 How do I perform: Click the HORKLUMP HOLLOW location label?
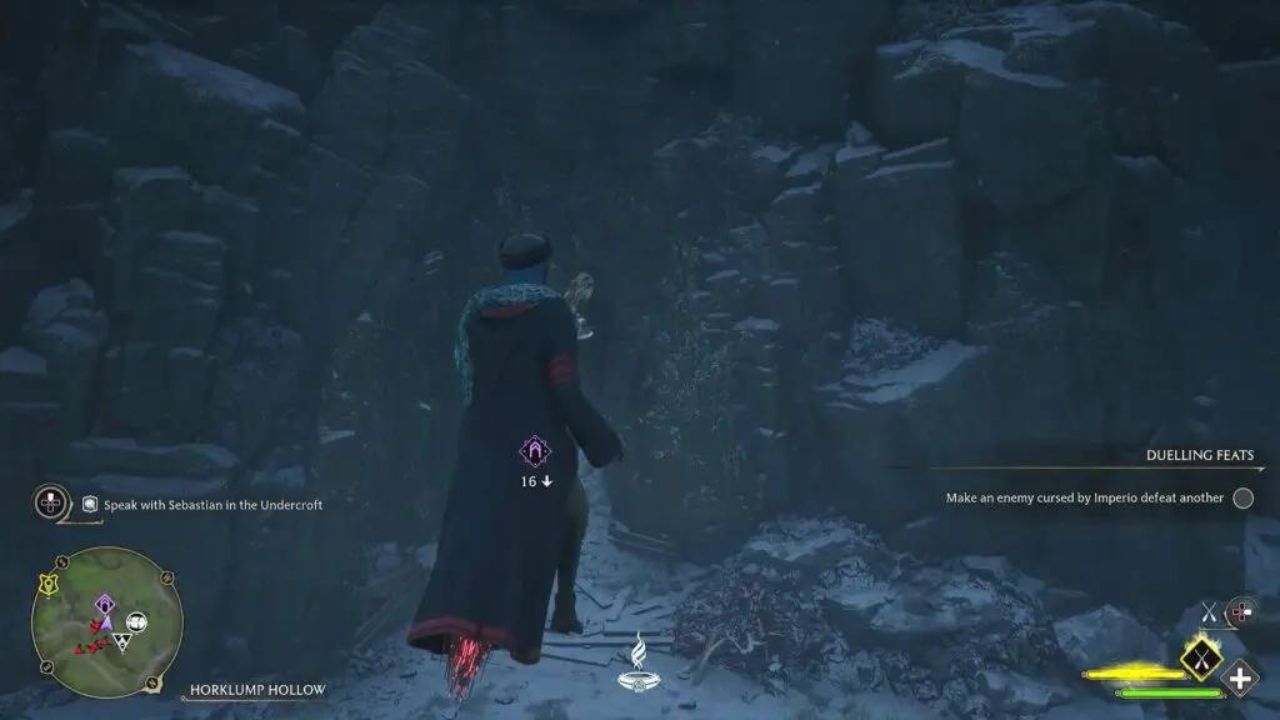click(x=256, y=690)
